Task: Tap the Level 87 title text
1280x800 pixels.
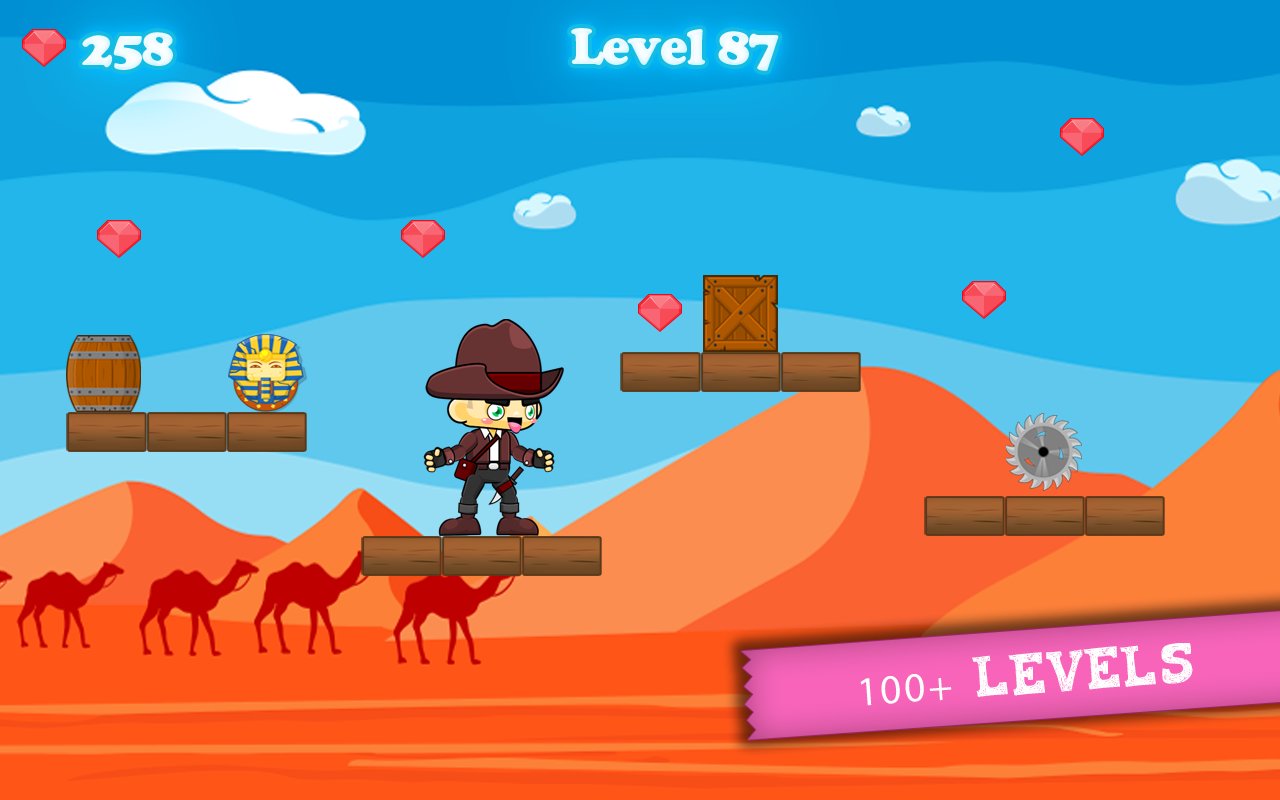Action: (x=675, y=45)
